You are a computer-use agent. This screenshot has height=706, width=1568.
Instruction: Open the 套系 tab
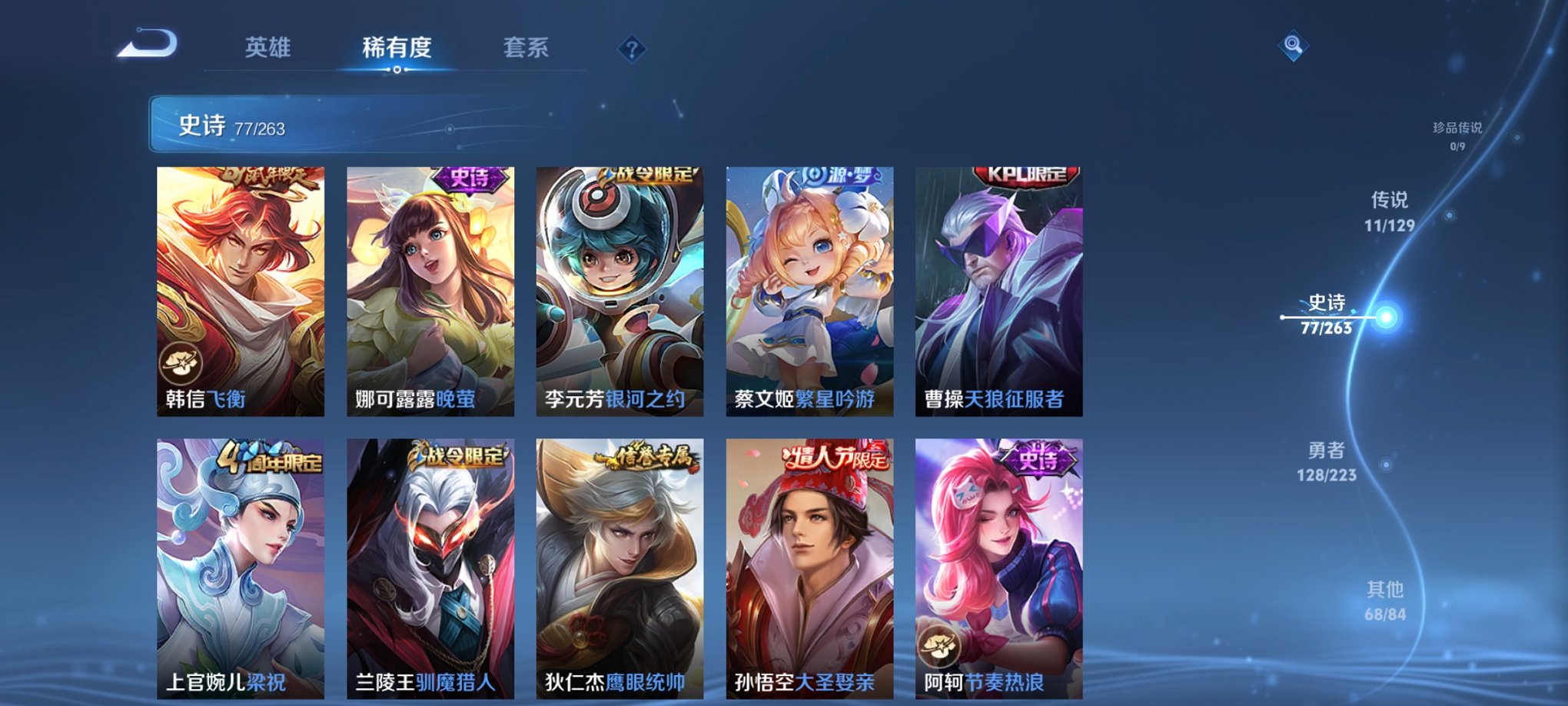[x=526, y=48]
